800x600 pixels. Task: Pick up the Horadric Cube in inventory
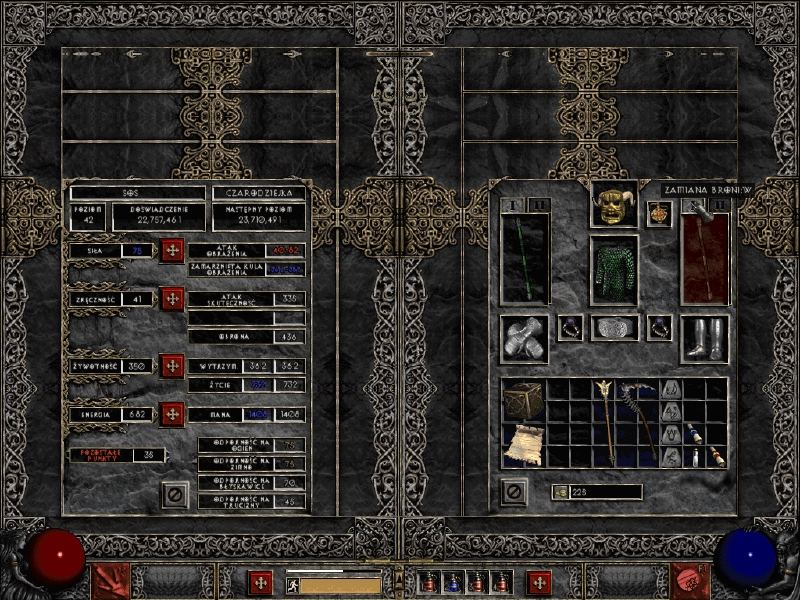[522, 401]
